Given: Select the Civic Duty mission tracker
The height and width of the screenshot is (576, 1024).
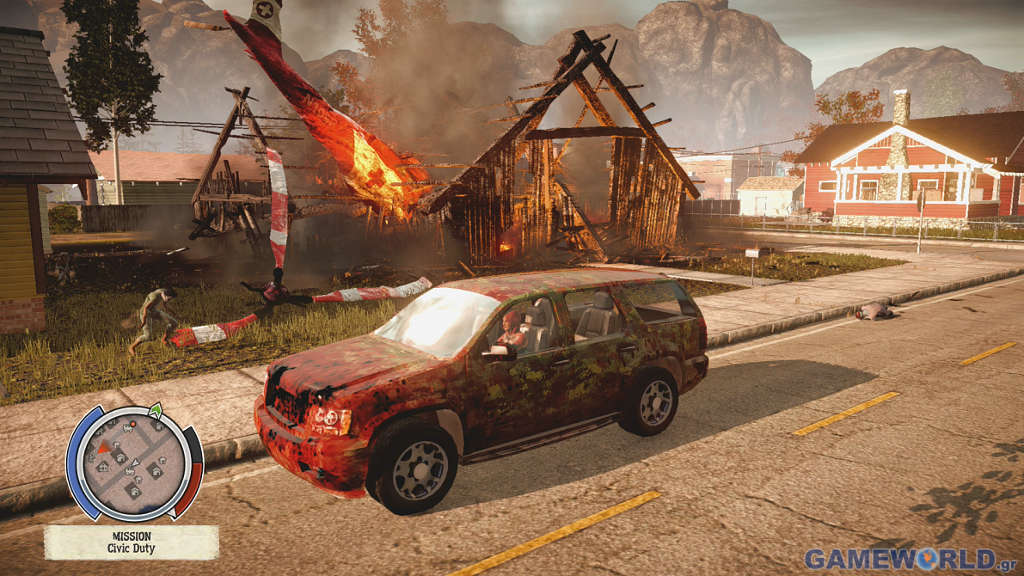Looking at the screenshot, I should (131, 542).
